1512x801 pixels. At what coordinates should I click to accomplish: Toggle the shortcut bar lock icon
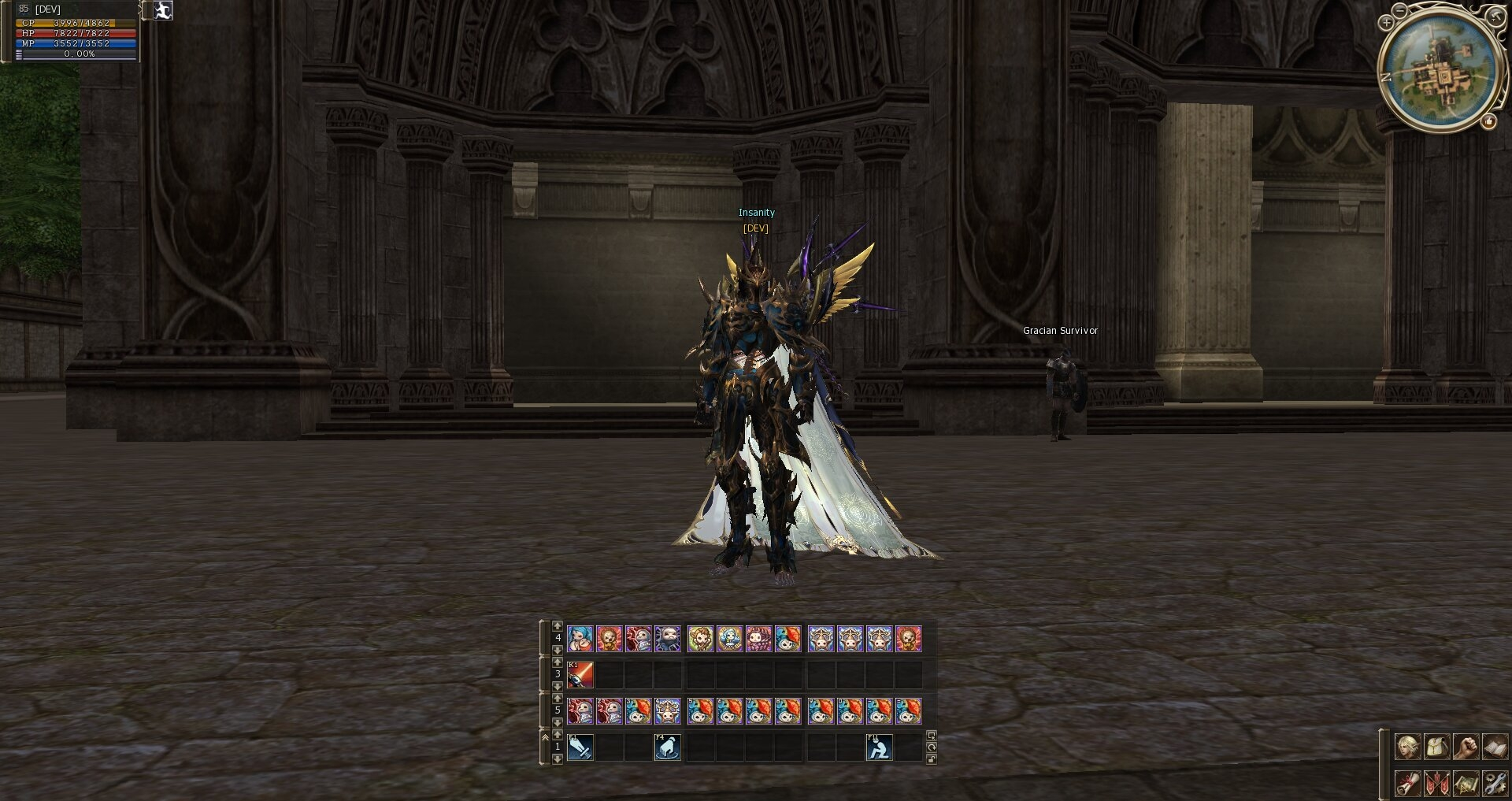[932, 759]
